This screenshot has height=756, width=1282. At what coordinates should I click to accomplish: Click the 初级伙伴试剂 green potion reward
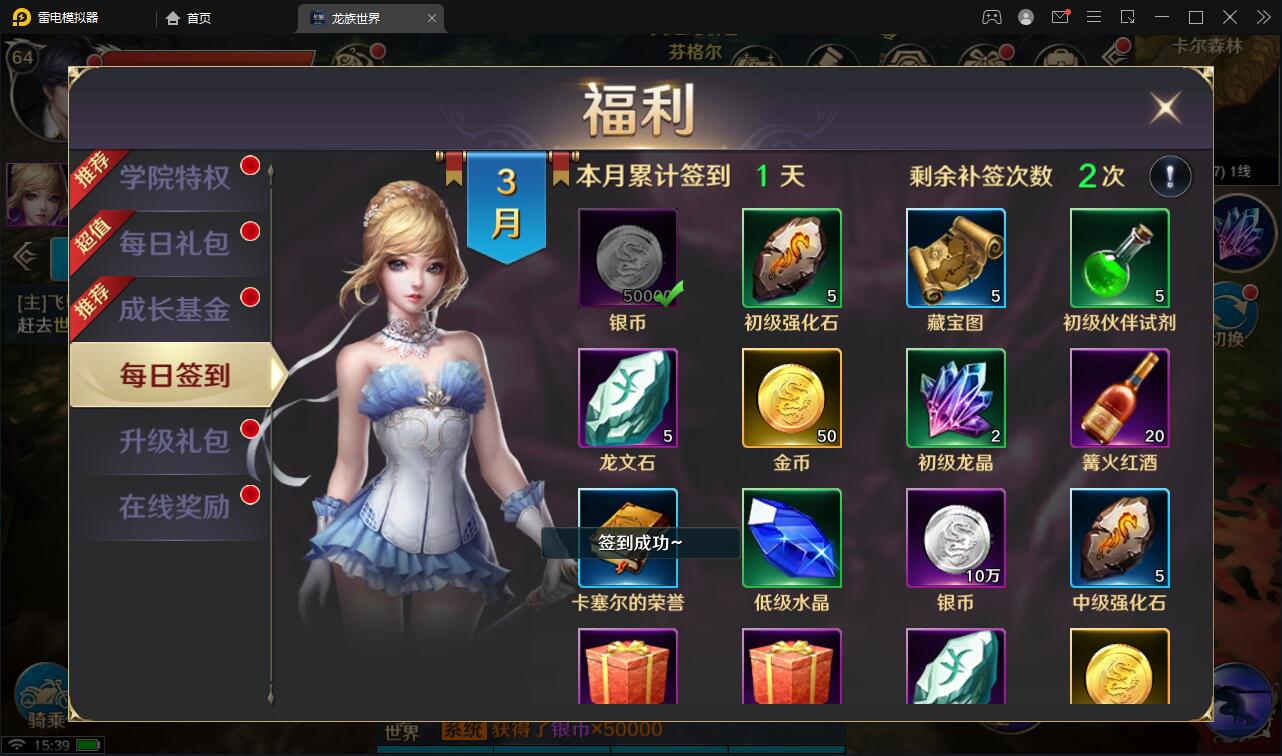tap(1119, 258)
